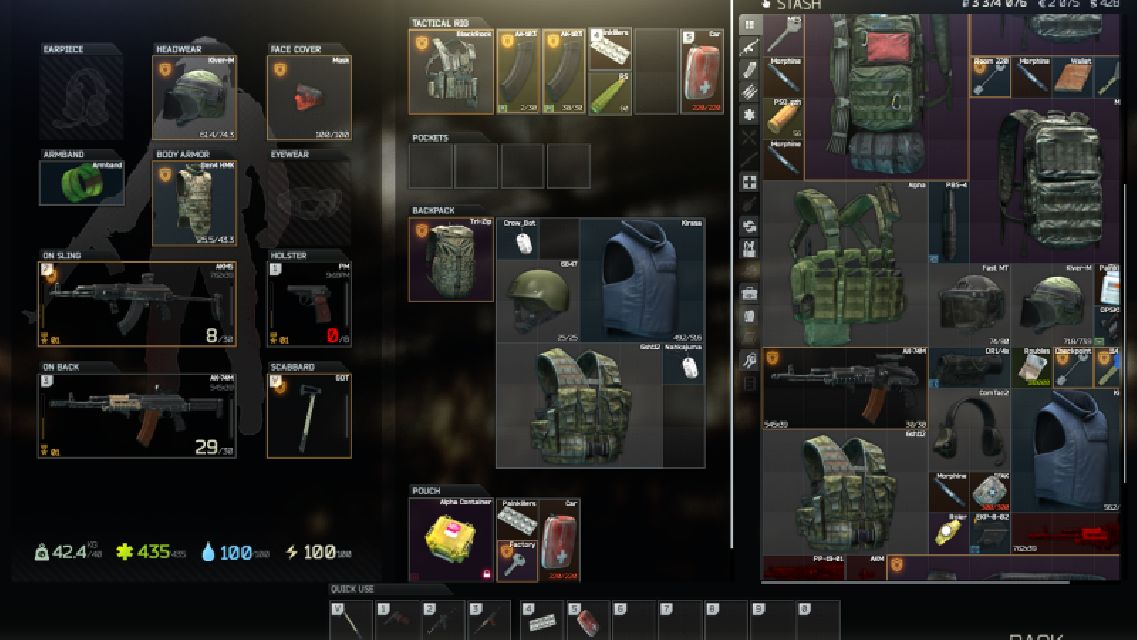Select the AK-74M rifle on back
Image resolution: width=1137 pixels, height=640 pixels.
coord(140,415)
